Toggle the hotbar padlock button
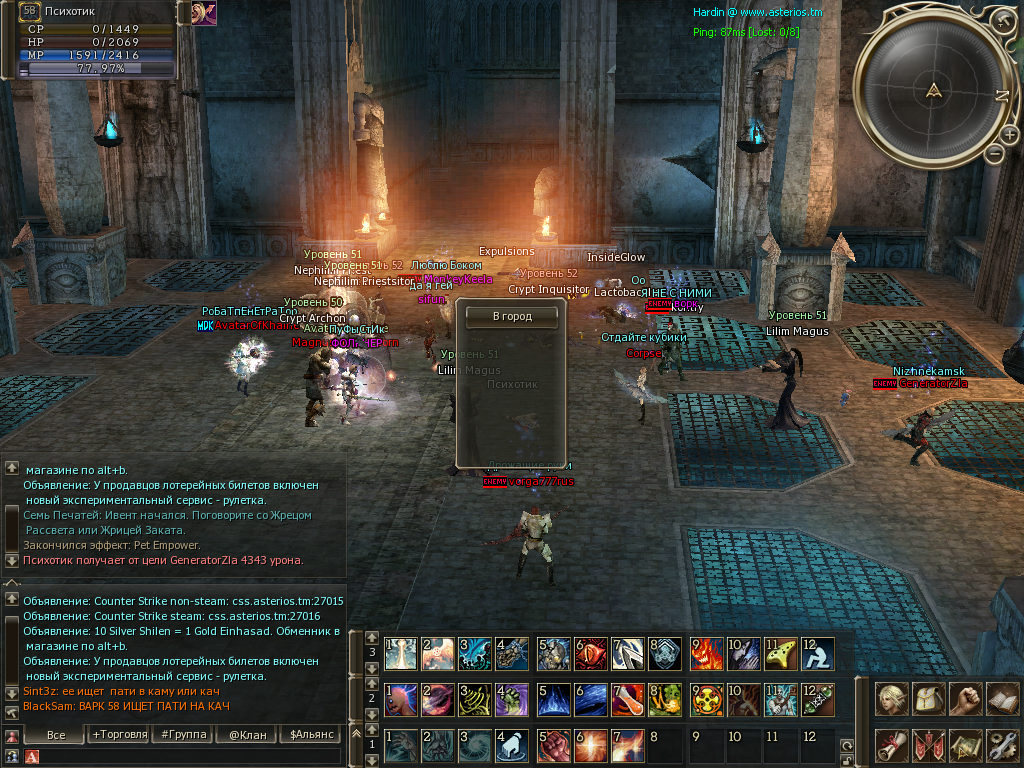1024x768 pixels. 846,759
